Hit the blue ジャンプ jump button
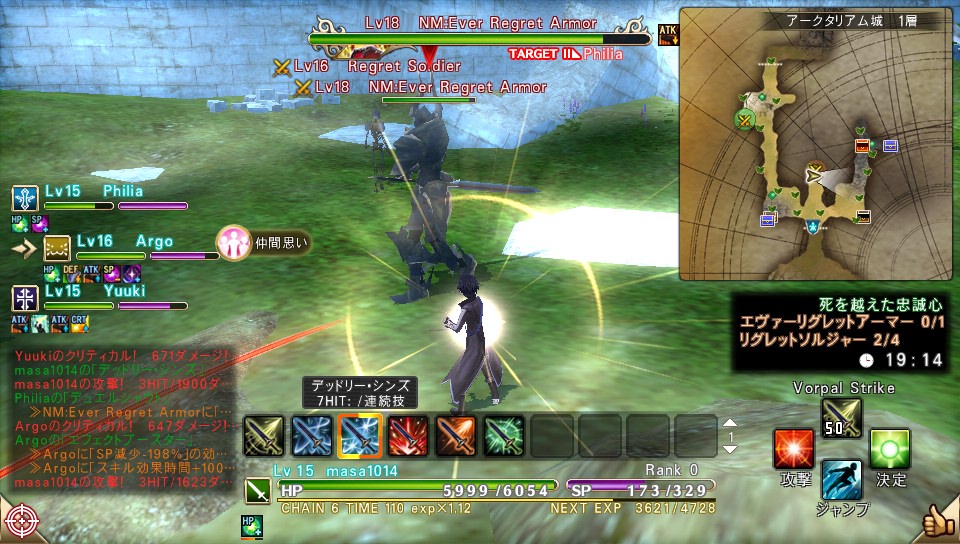Screen dimensions: 960x544 pyautogui.click(x=841, y=481)
